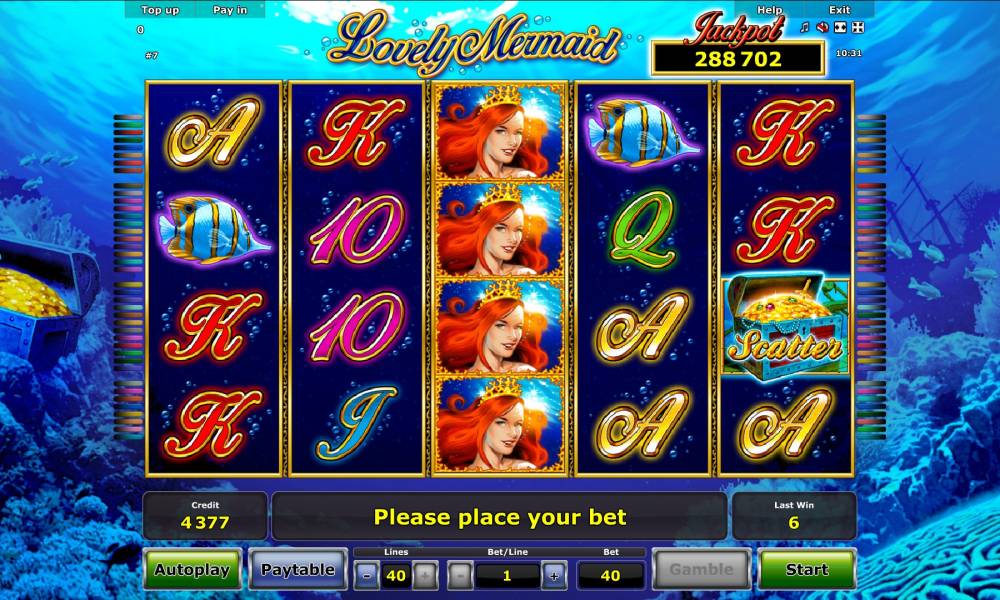Start the spin with the Start button
This screenshot has height=600, width=1000.
[x=807, y=570]
